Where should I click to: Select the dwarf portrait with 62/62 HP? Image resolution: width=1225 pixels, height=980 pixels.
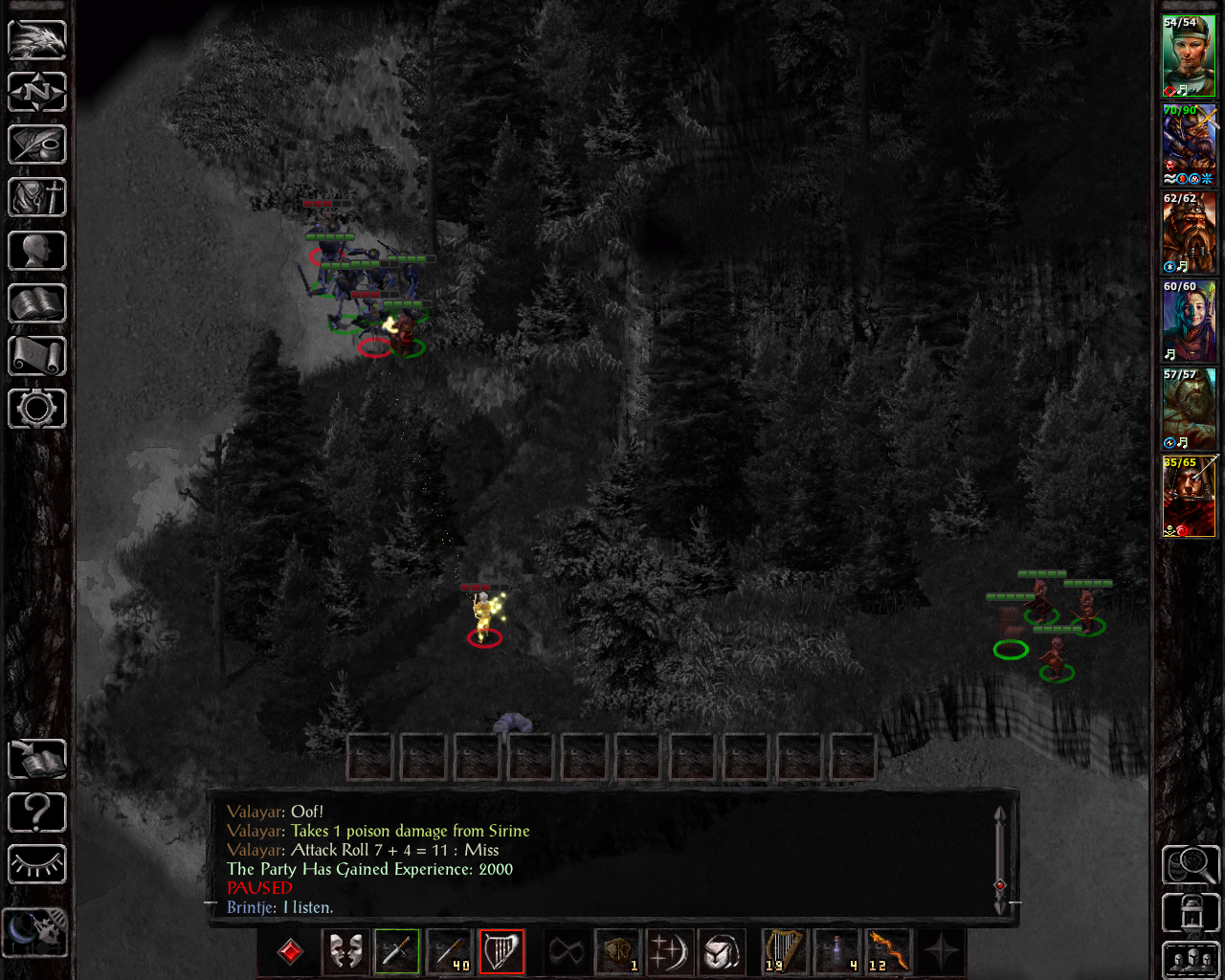(x=1189, y=233)
